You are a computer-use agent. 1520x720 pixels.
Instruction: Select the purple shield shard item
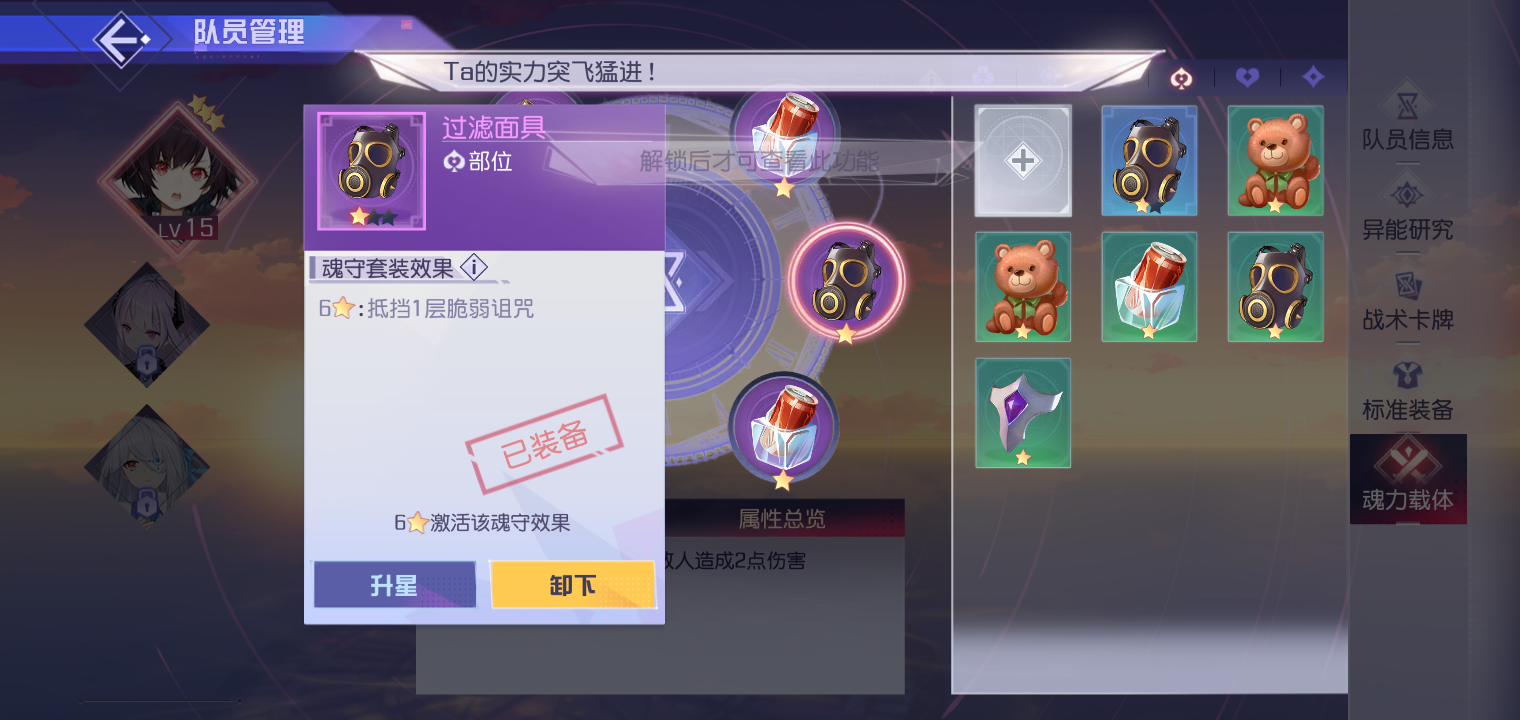point(1023,412)
